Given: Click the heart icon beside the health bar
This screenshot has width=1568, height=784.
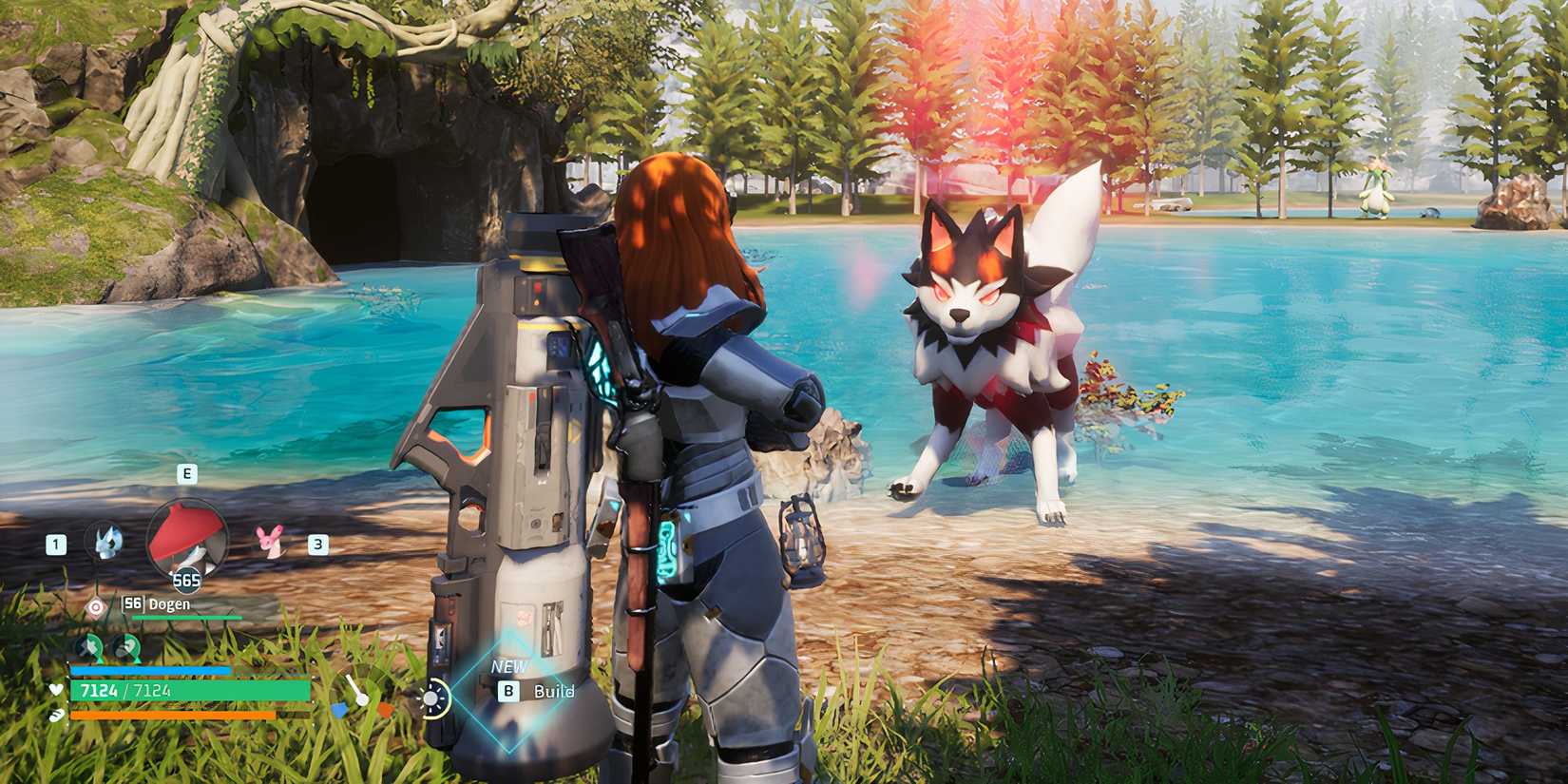Looking at the screenshot, I should click(x=54, y=692).
